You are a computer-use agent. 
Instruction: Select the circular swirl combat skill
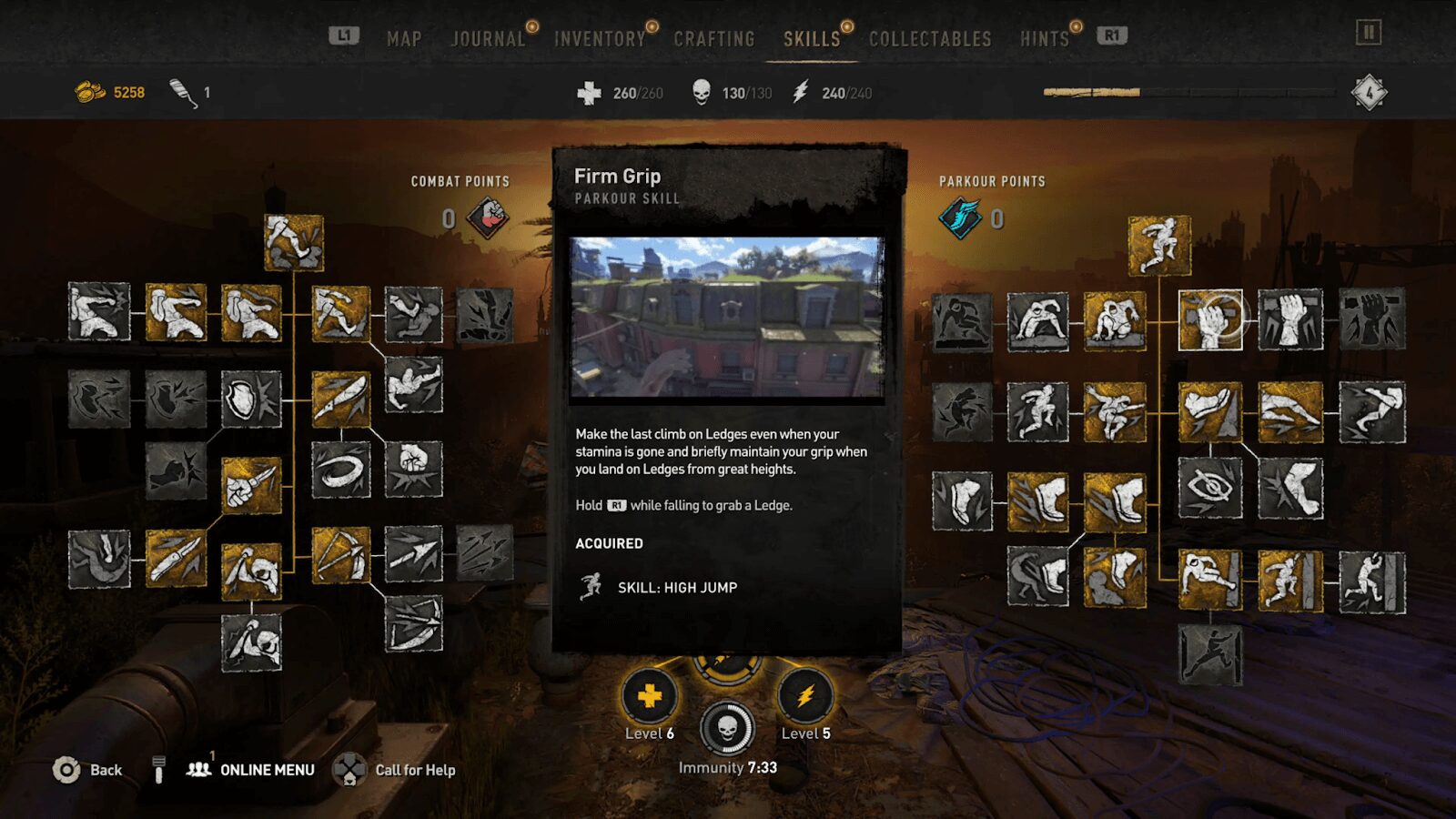coord(340,470)
